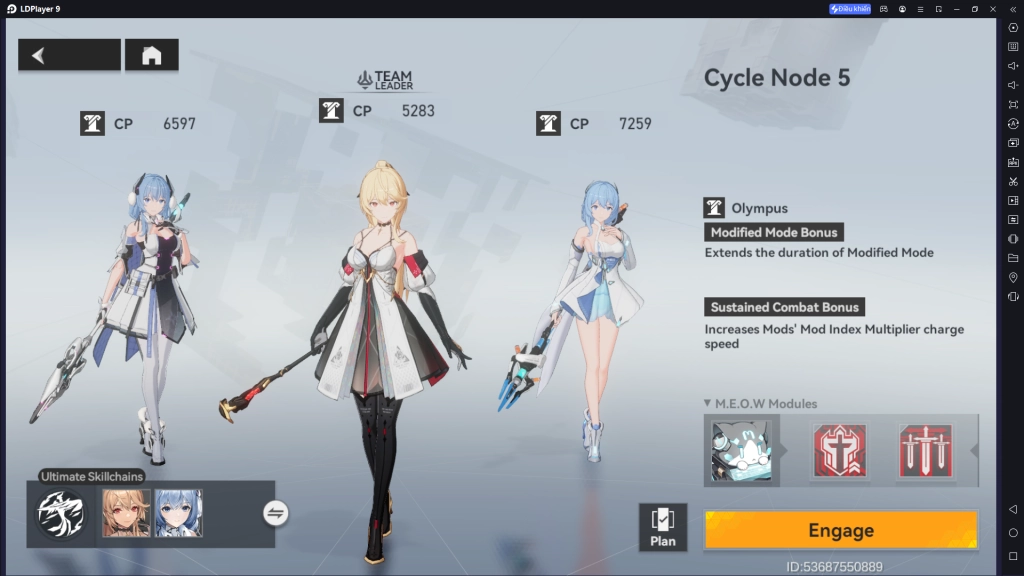Image resolution: width=1024 pixels, height=576 pixels.
Task: Select the blue-haired character skillchain portrait
Action: pyautogui.click(x=178, y=513)
